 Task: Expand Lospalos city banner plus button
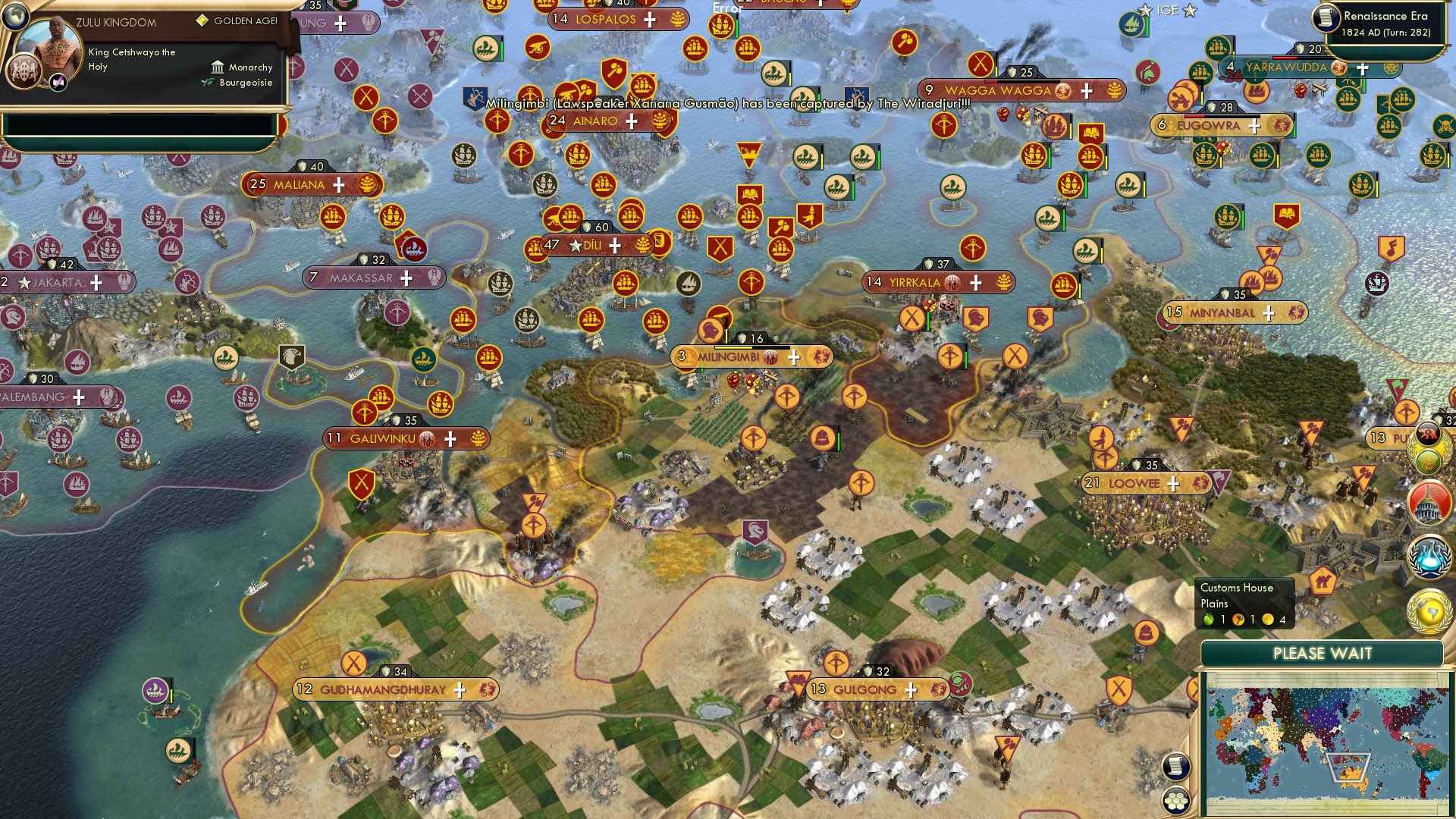point(648,20)
